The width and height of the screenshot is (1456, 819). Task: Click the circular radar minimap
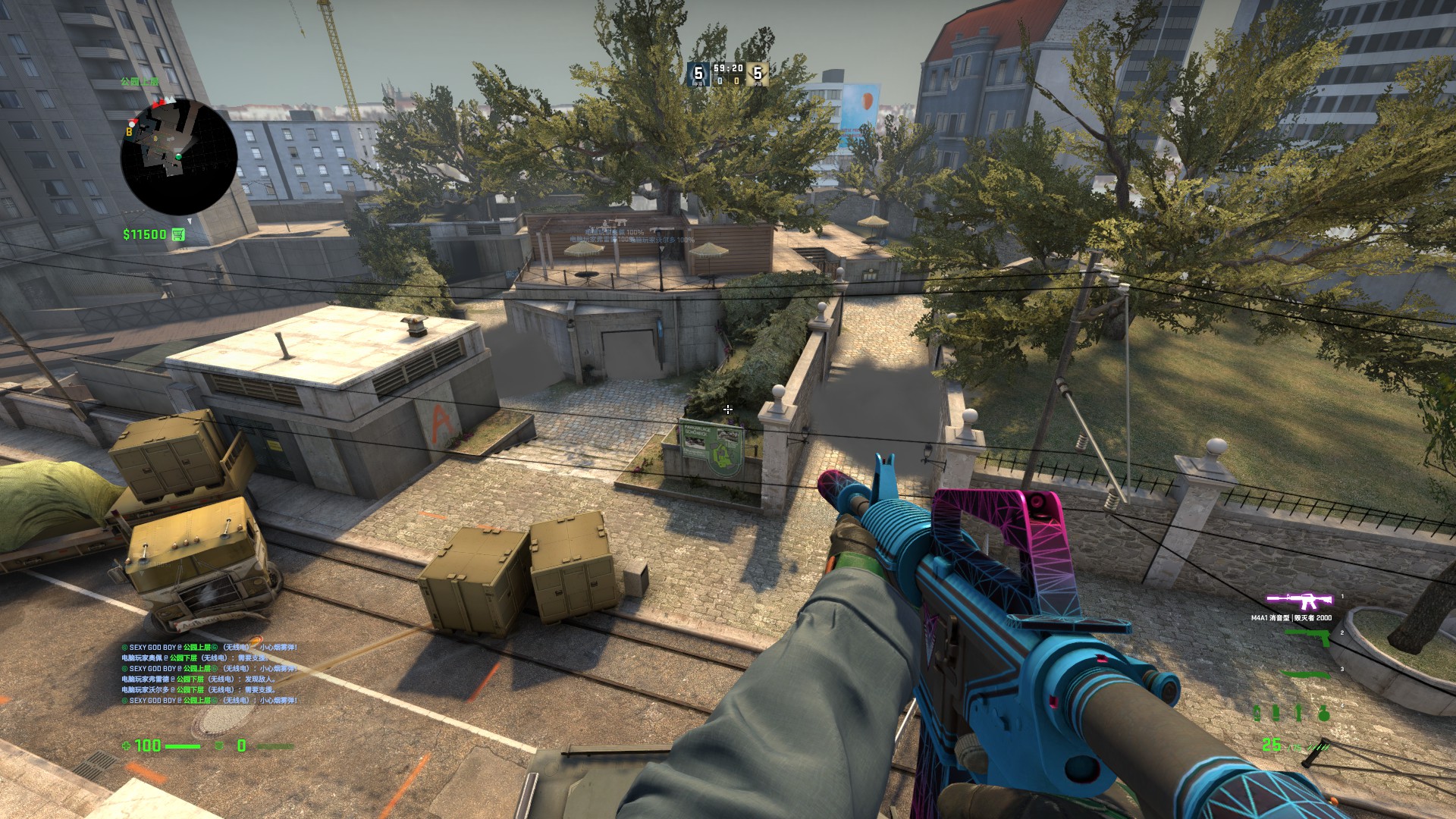point(179,157)
